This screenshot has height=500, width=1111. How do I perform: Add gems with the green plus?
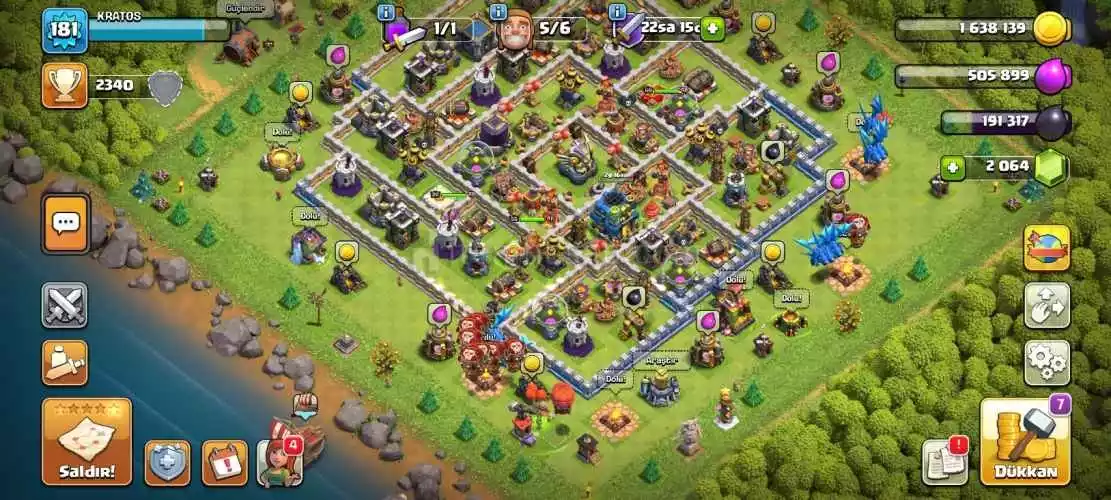[952, 168]
